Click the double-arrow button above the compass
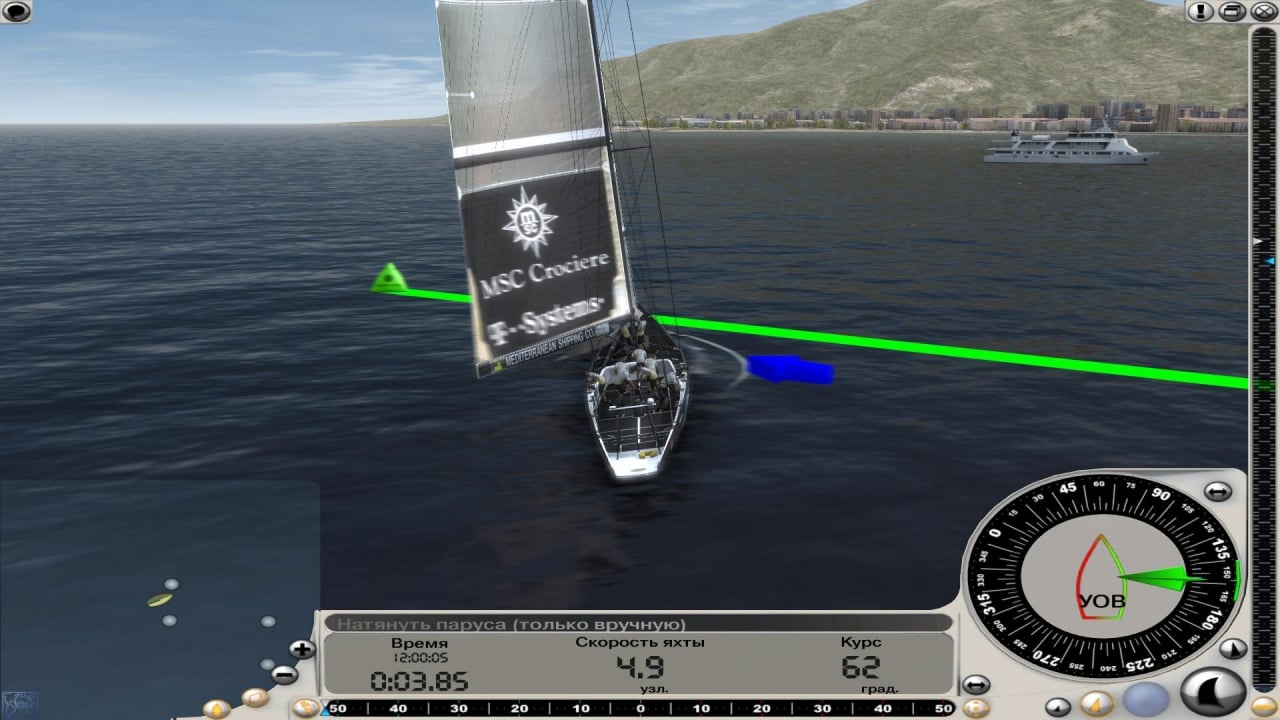The image size is (1280, 720). [1217, 491]
